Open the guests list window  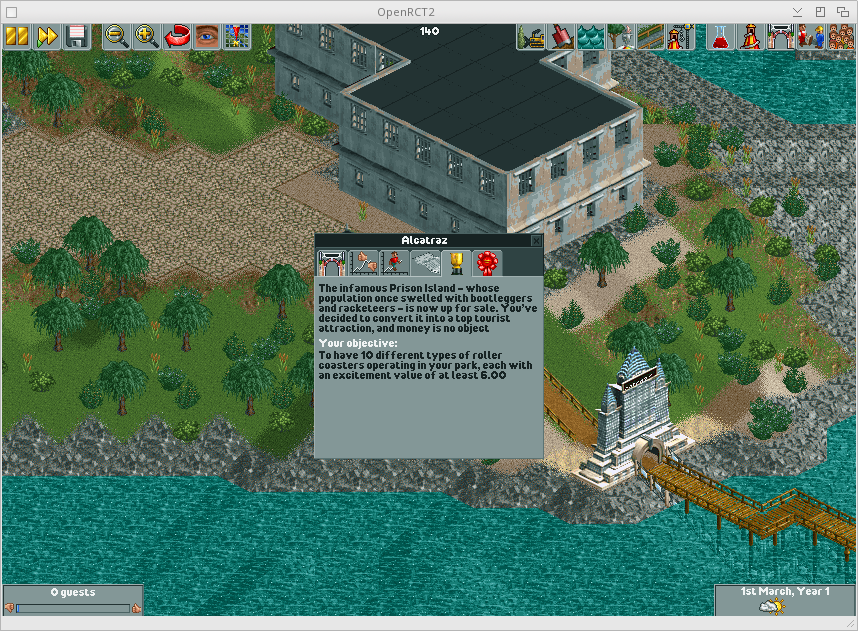pyautogui.click(x=840, y=37)
